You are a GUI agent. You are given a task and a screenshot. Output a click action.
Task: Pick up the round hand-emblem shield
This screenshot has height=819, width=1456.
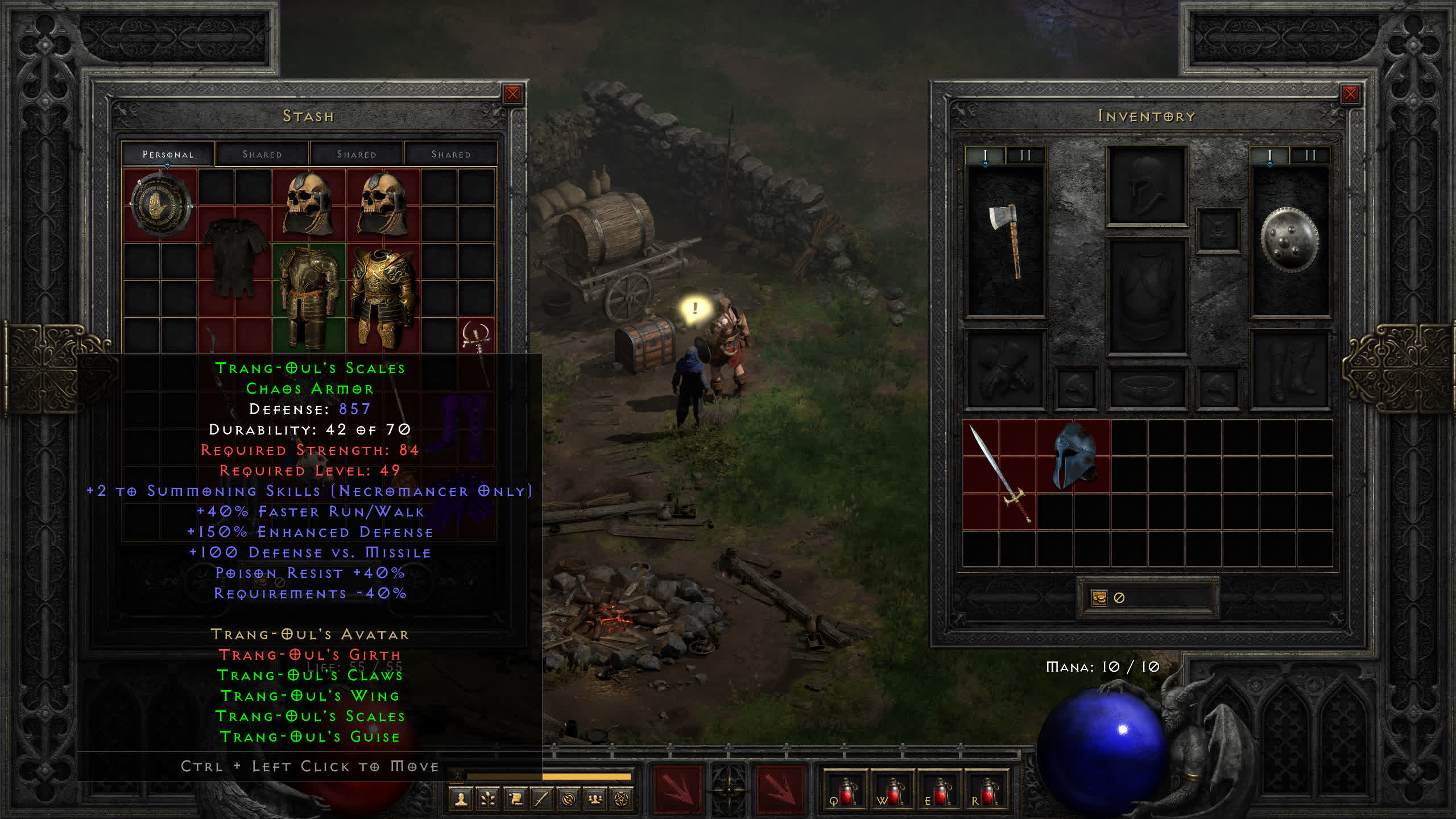click(x=160, y=205)
